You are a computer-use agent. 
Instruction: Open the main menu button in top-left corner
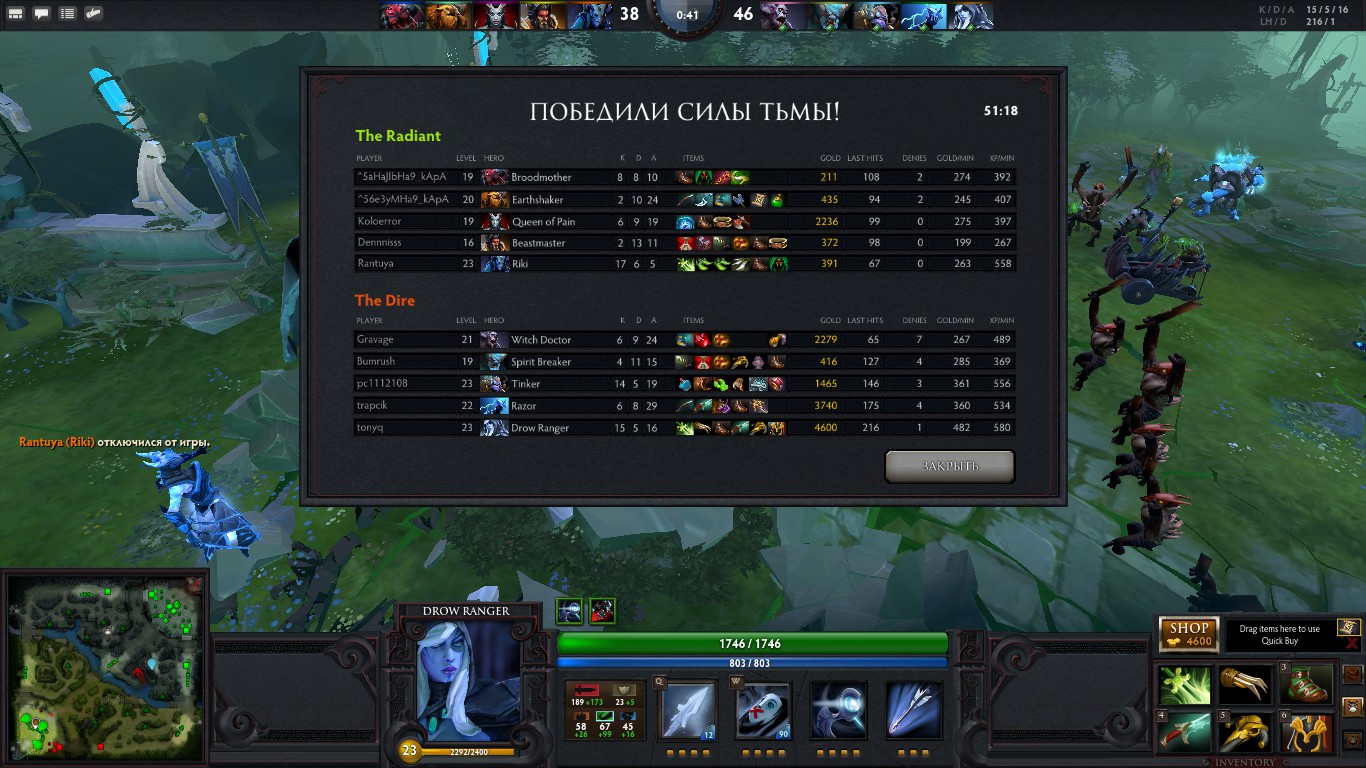coord(17,14)
